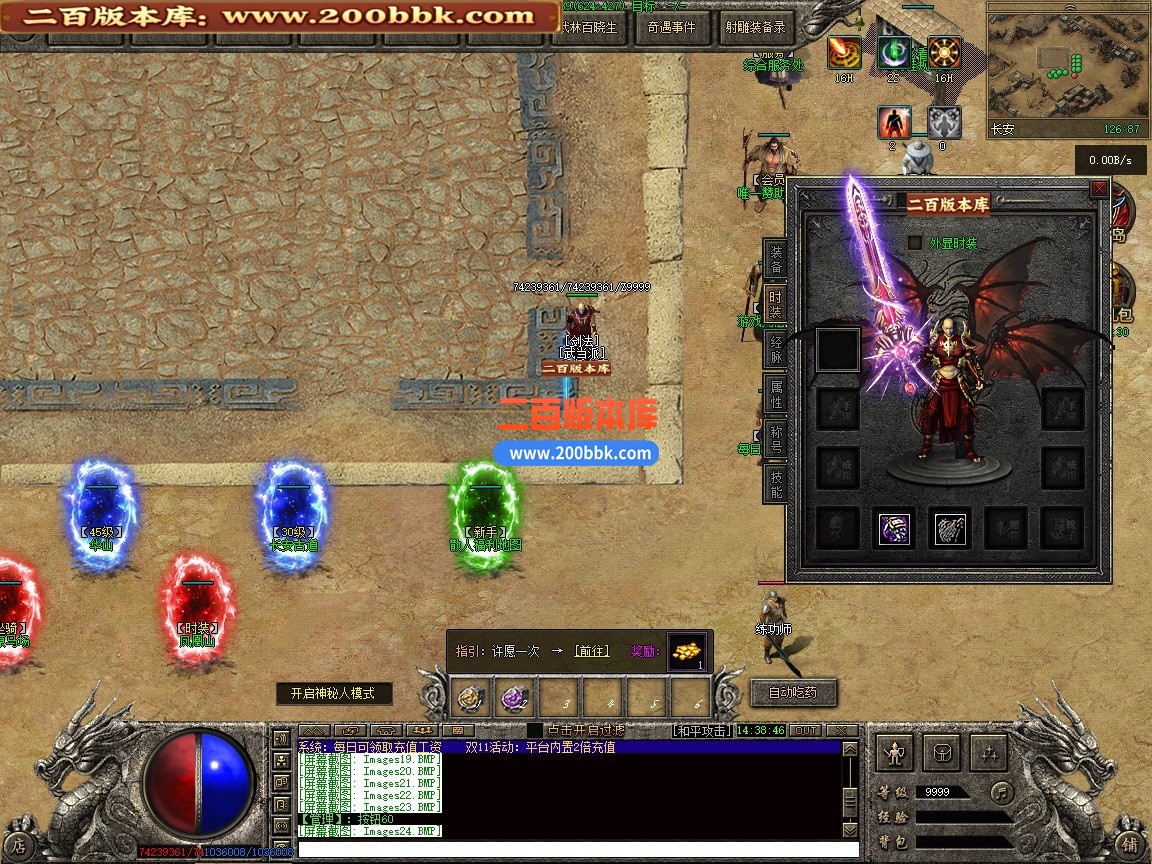1152x864 pixels.
Task: Activate the 开启神秘人模式 button
Action: pos(333,693)
